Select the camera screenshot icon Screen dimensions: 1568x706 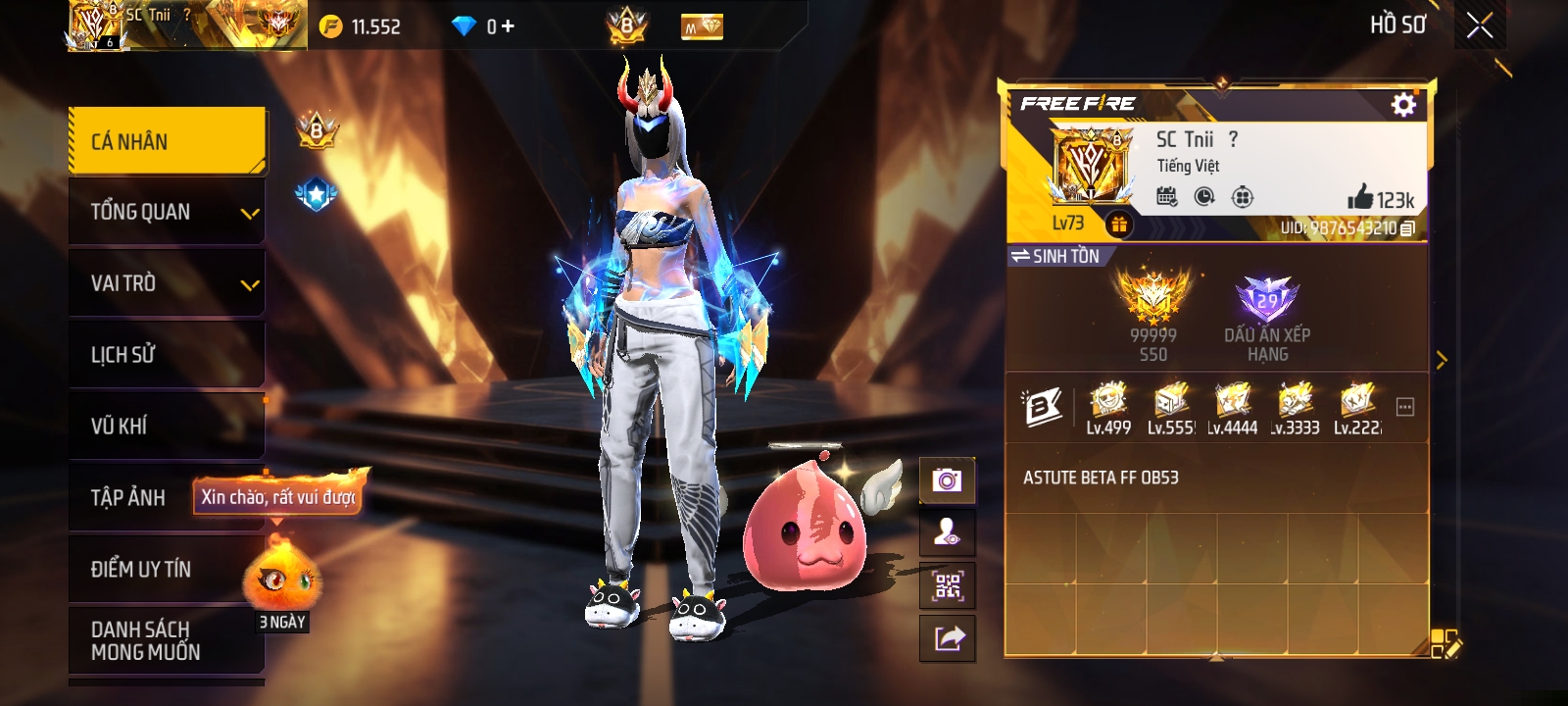[x=948, y=480]
